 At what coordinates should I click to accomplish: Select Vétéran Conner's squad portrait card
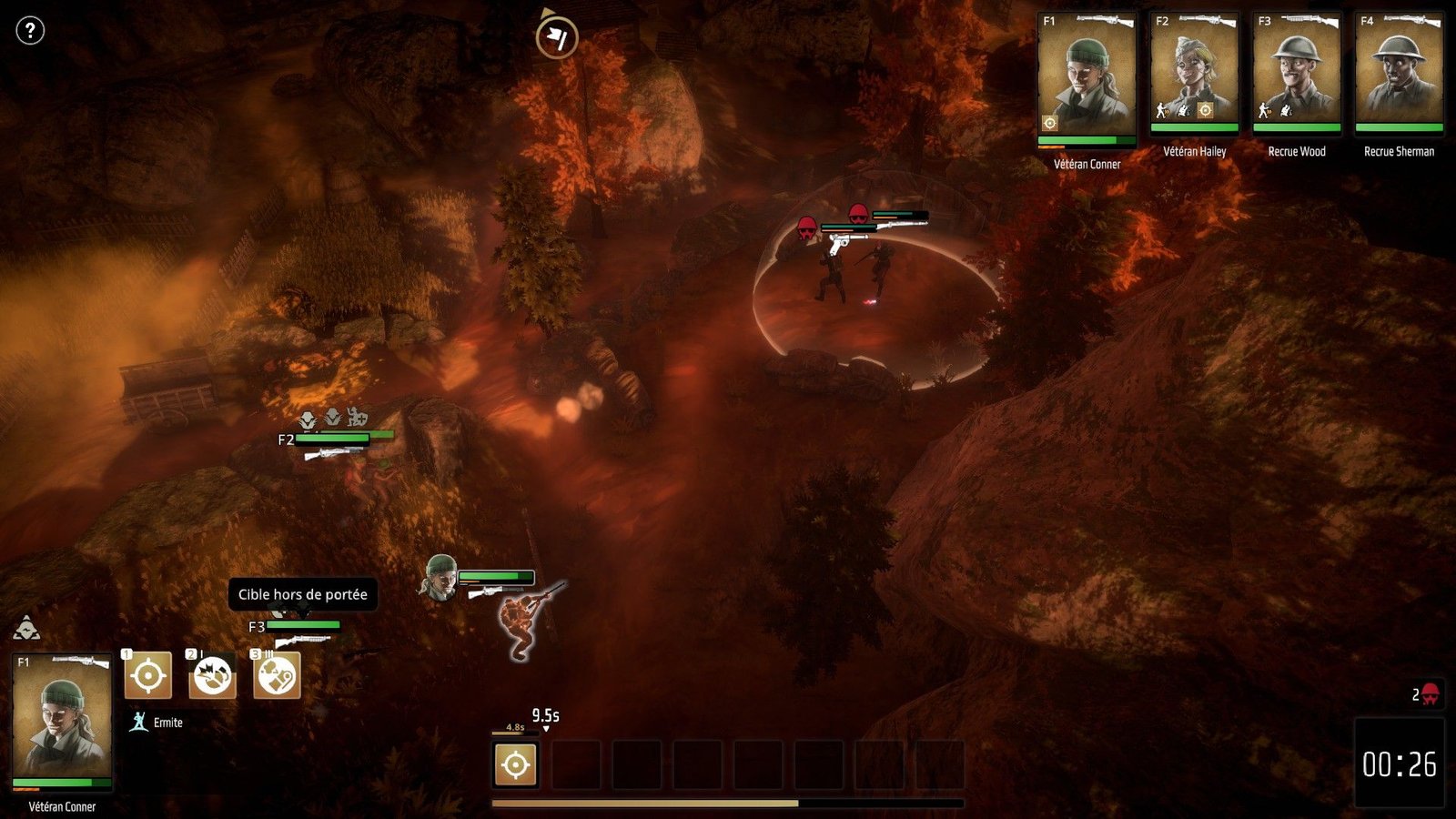[x=1087, y=79]
